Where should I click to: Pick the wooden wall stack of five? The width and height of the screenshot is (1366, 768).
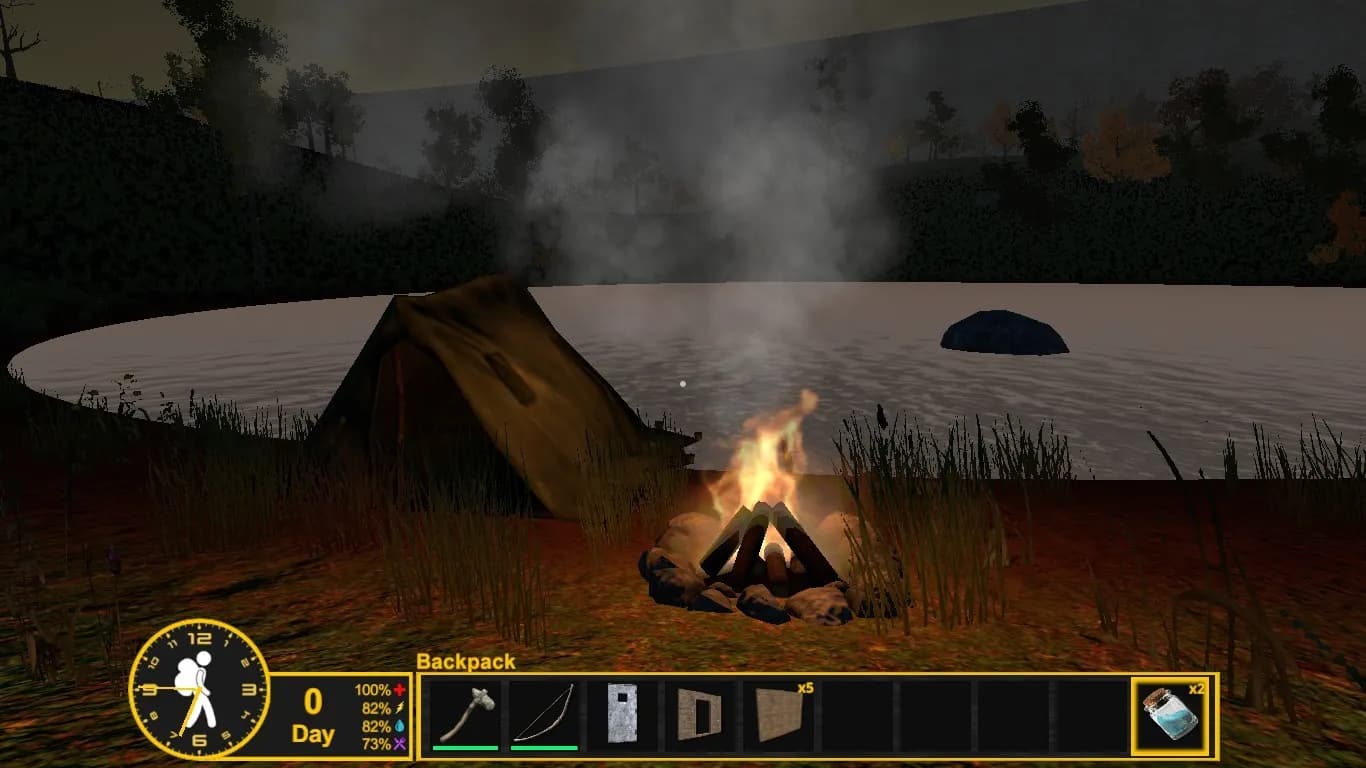click(x=779, y=714)
